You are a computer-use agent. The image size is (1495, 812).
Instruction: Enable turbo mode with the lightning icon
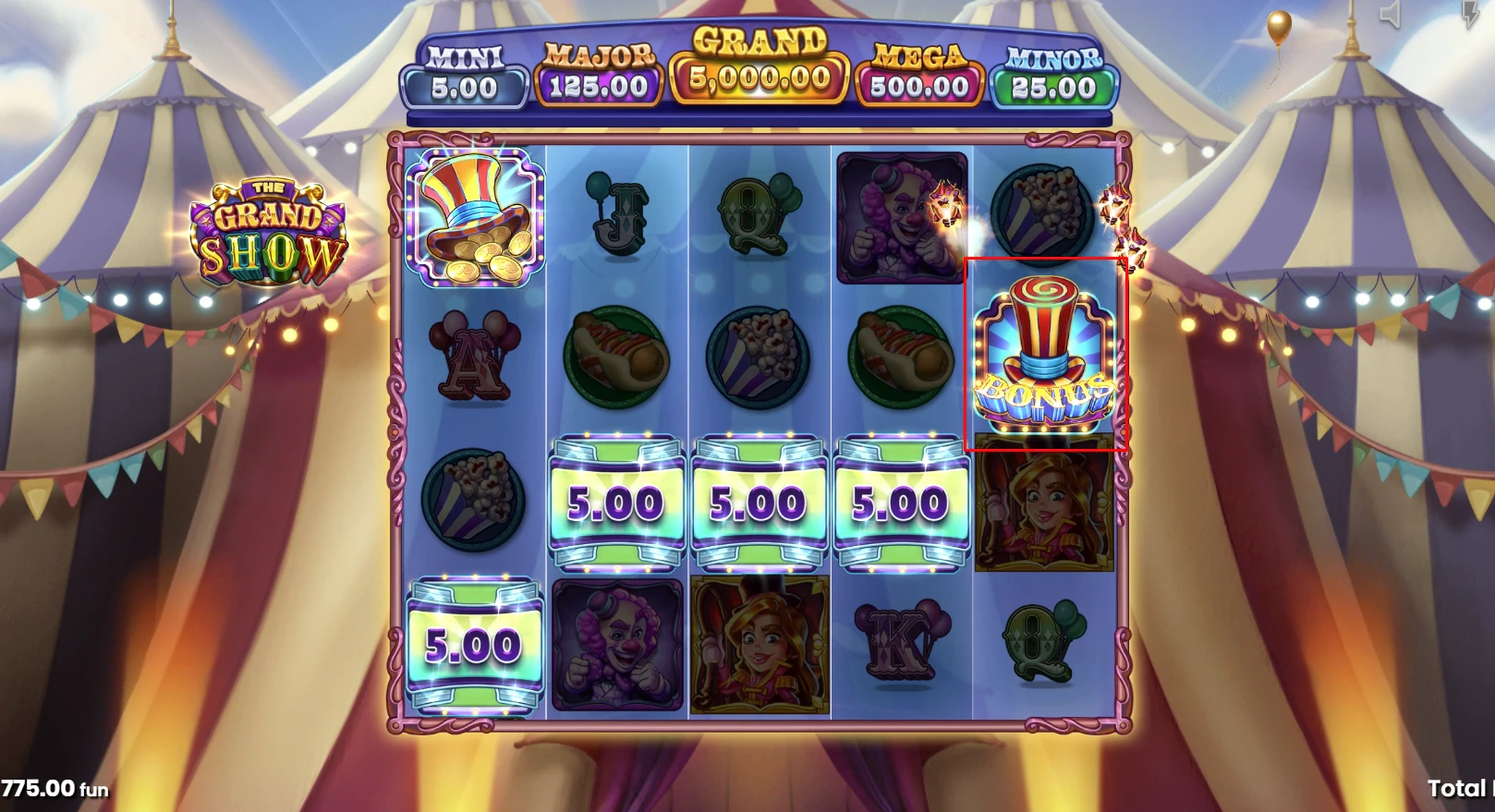(x=1473, y=14)
